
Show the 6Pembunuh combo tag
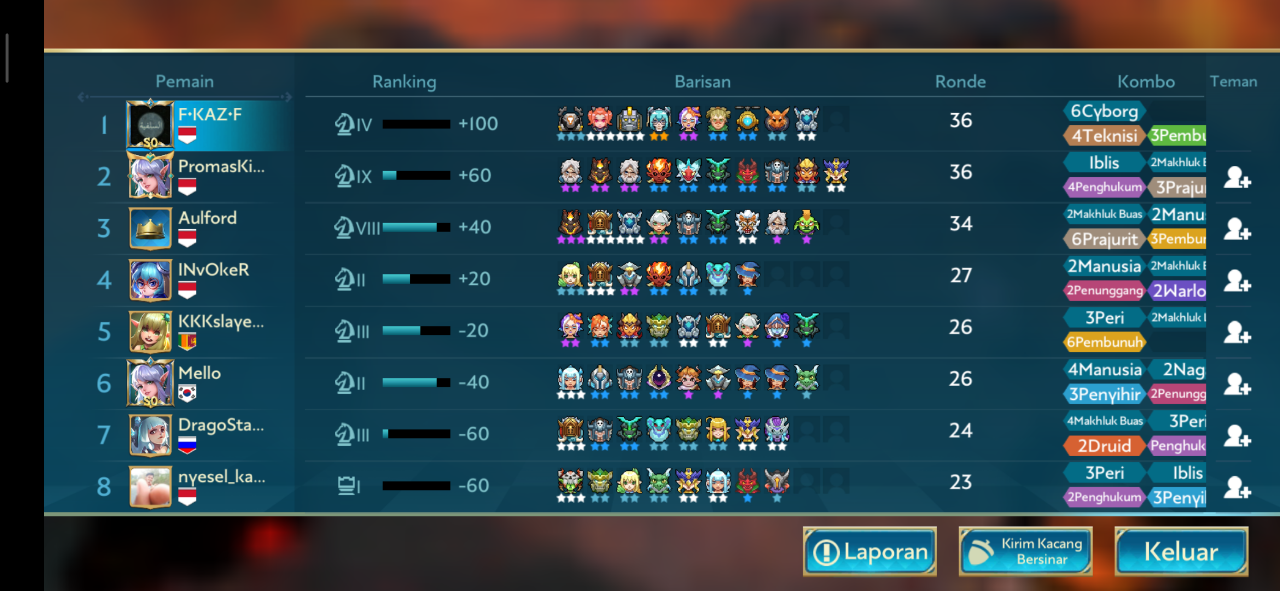pos(1104,342)
